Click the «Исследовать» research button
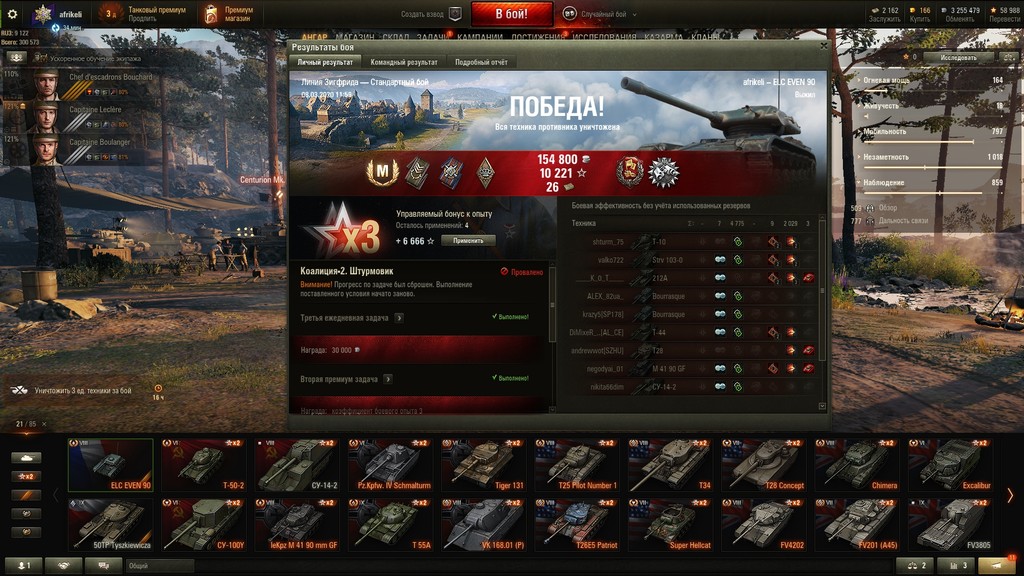Image resolution: width=1024 pixels, height=576 pixels. point(957,58)
